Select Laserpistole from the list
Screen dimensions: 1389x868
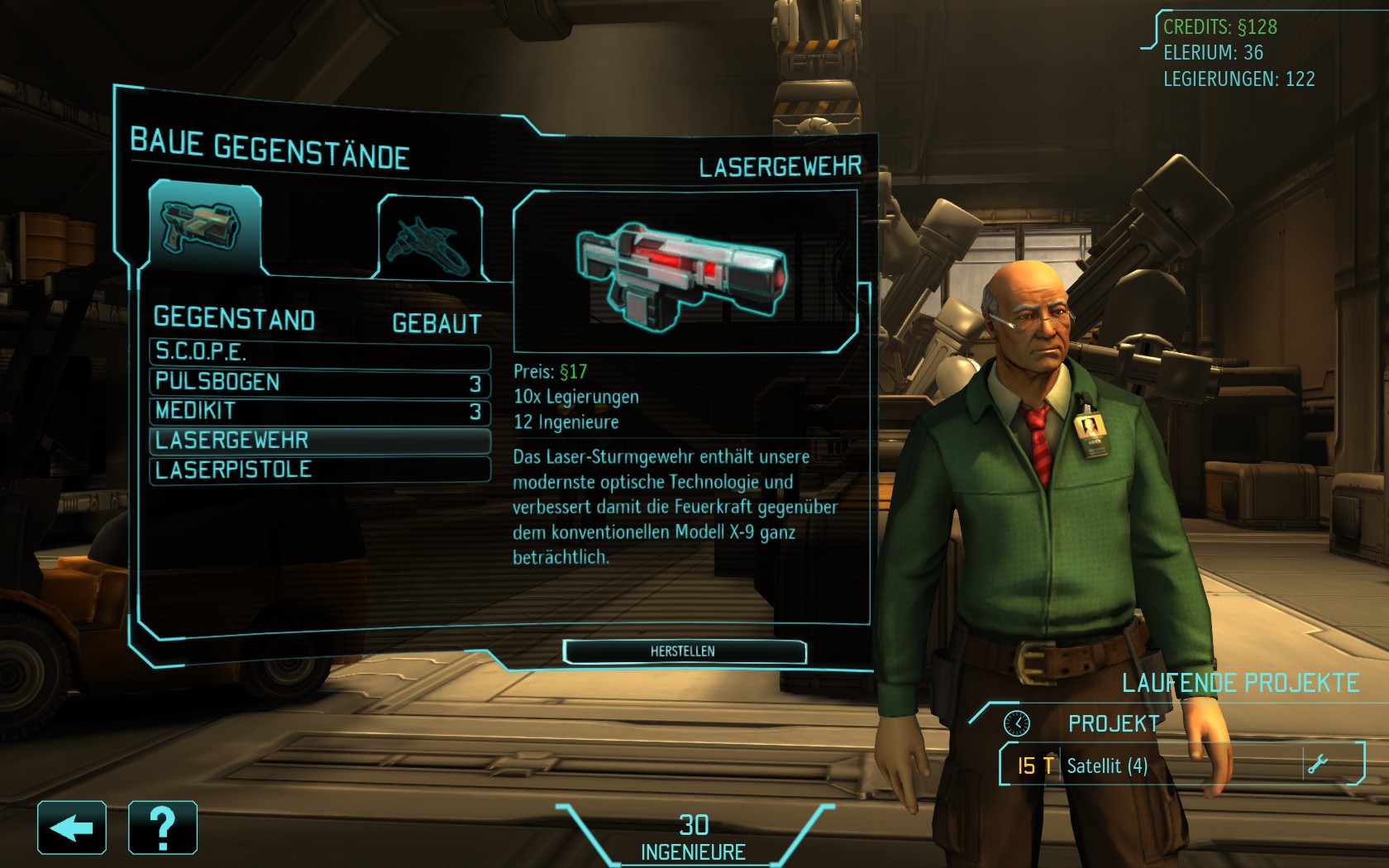pos(319,470)
